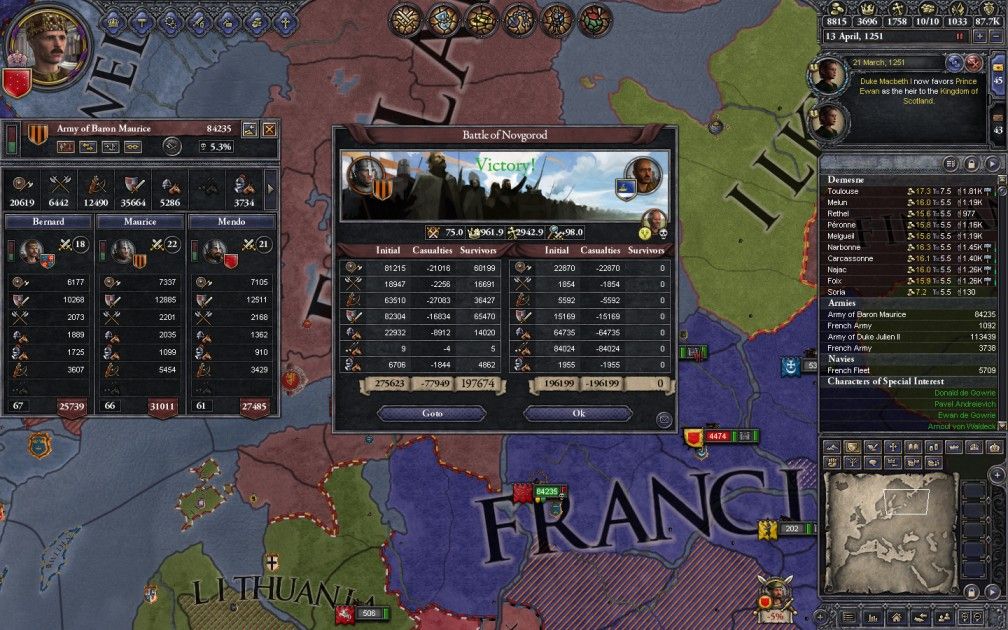The image size is (1008, 630).
Task: Select Narbonne in the Demesne list
Action: [x=846, y=246]
